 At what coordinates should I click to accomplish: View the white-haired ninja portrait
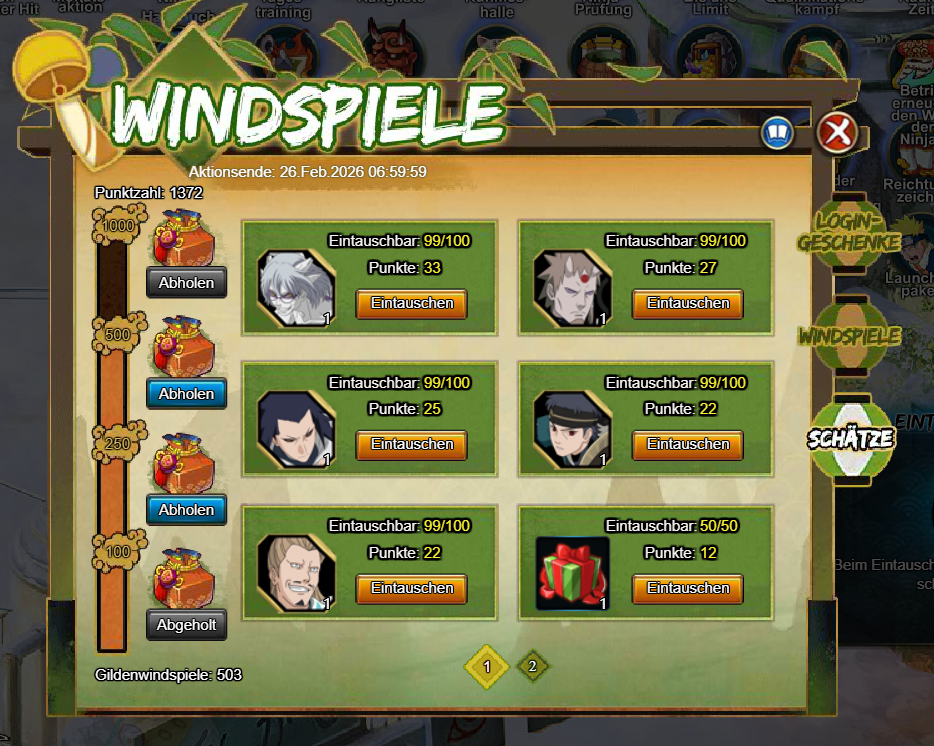(296, 288)
